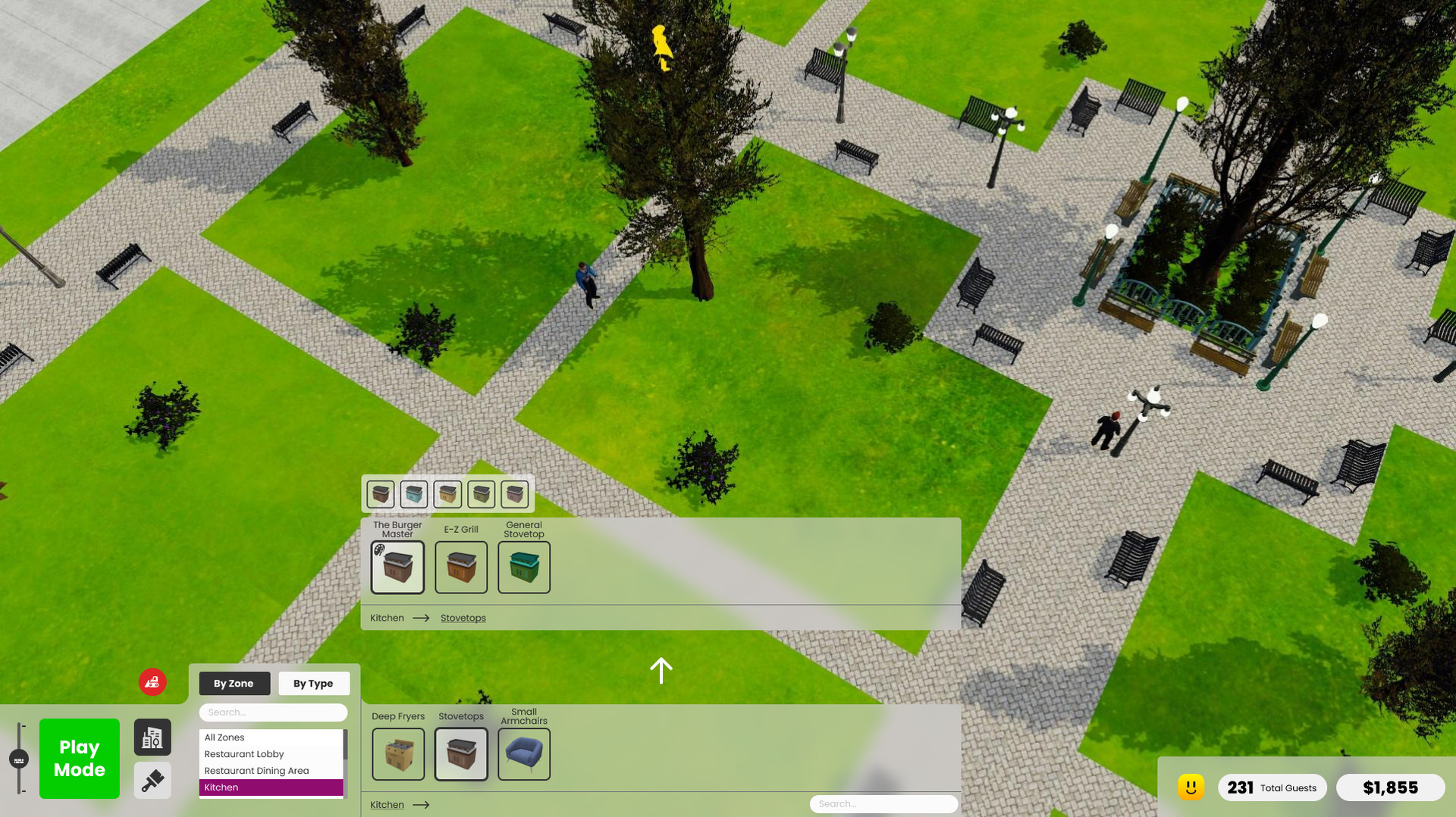Click the Search field in the zone panel
Image resolution: width=1456 pixels, height=817 pixels.
273,712
